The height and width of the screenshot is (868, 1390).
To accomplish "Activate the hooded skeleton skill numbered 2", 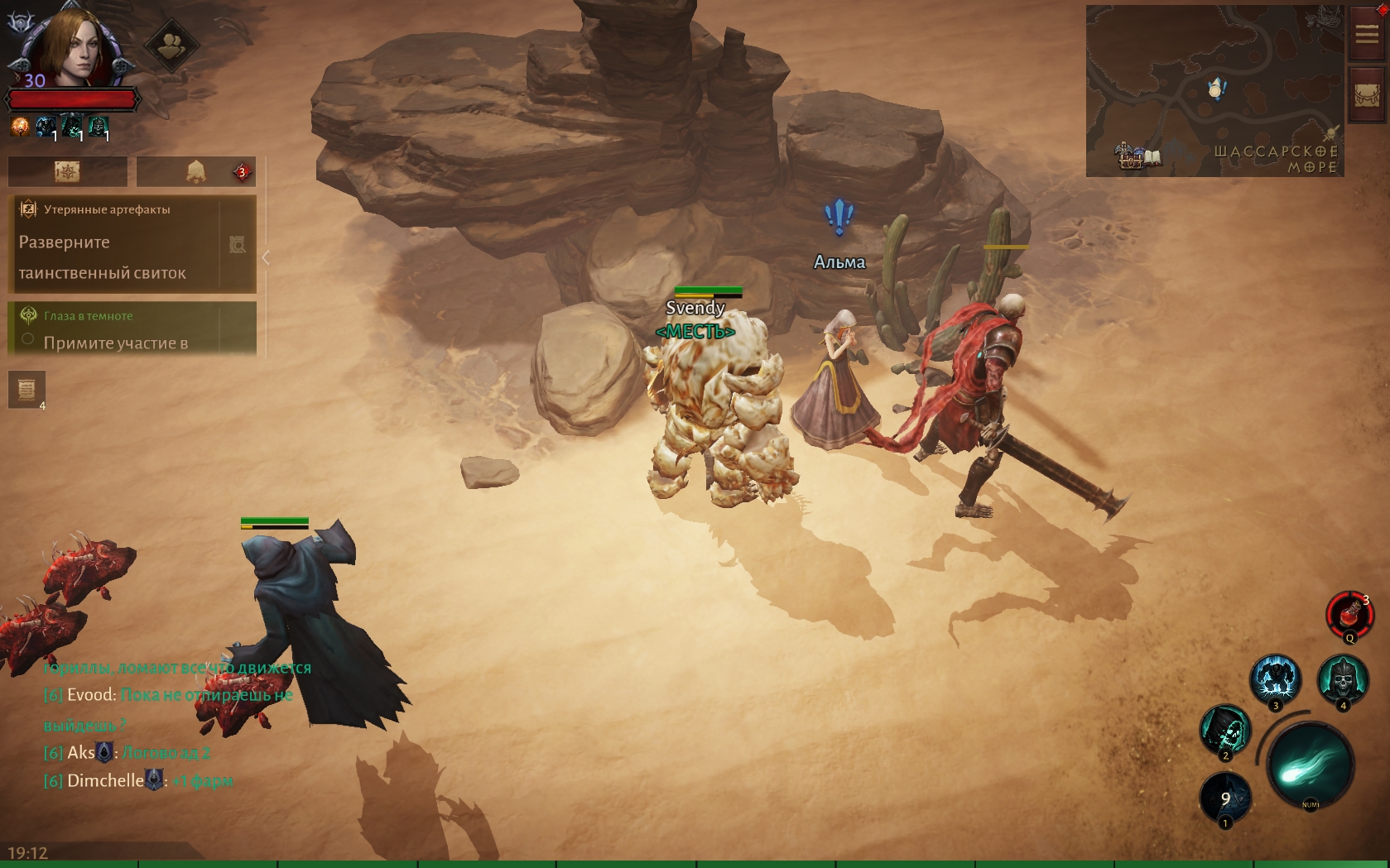I will [1225, 731].
